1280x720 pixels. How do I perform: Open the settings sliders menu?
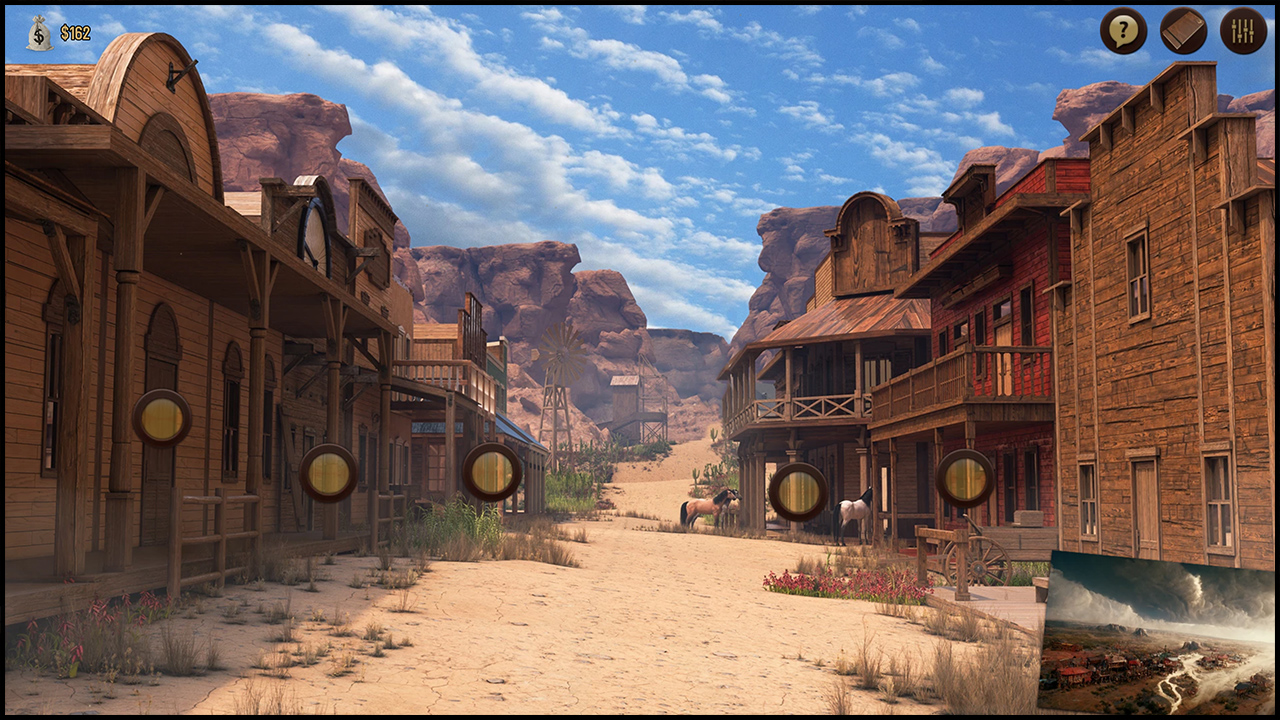click(x=1243, y=31)
